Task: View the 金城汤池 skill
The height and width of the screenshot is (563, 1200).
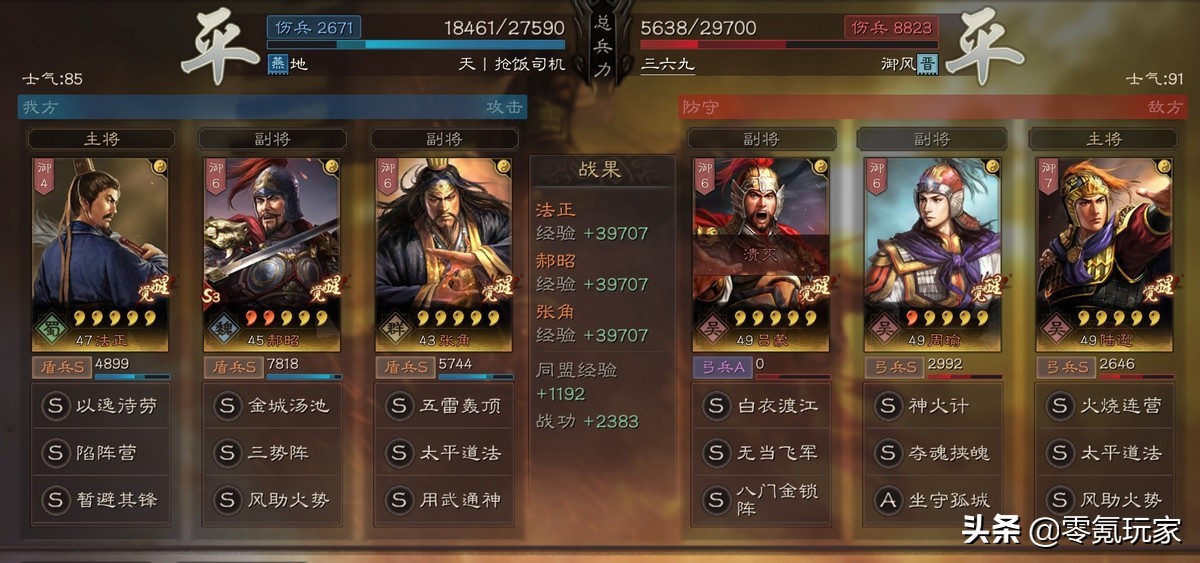Action: 272,406
